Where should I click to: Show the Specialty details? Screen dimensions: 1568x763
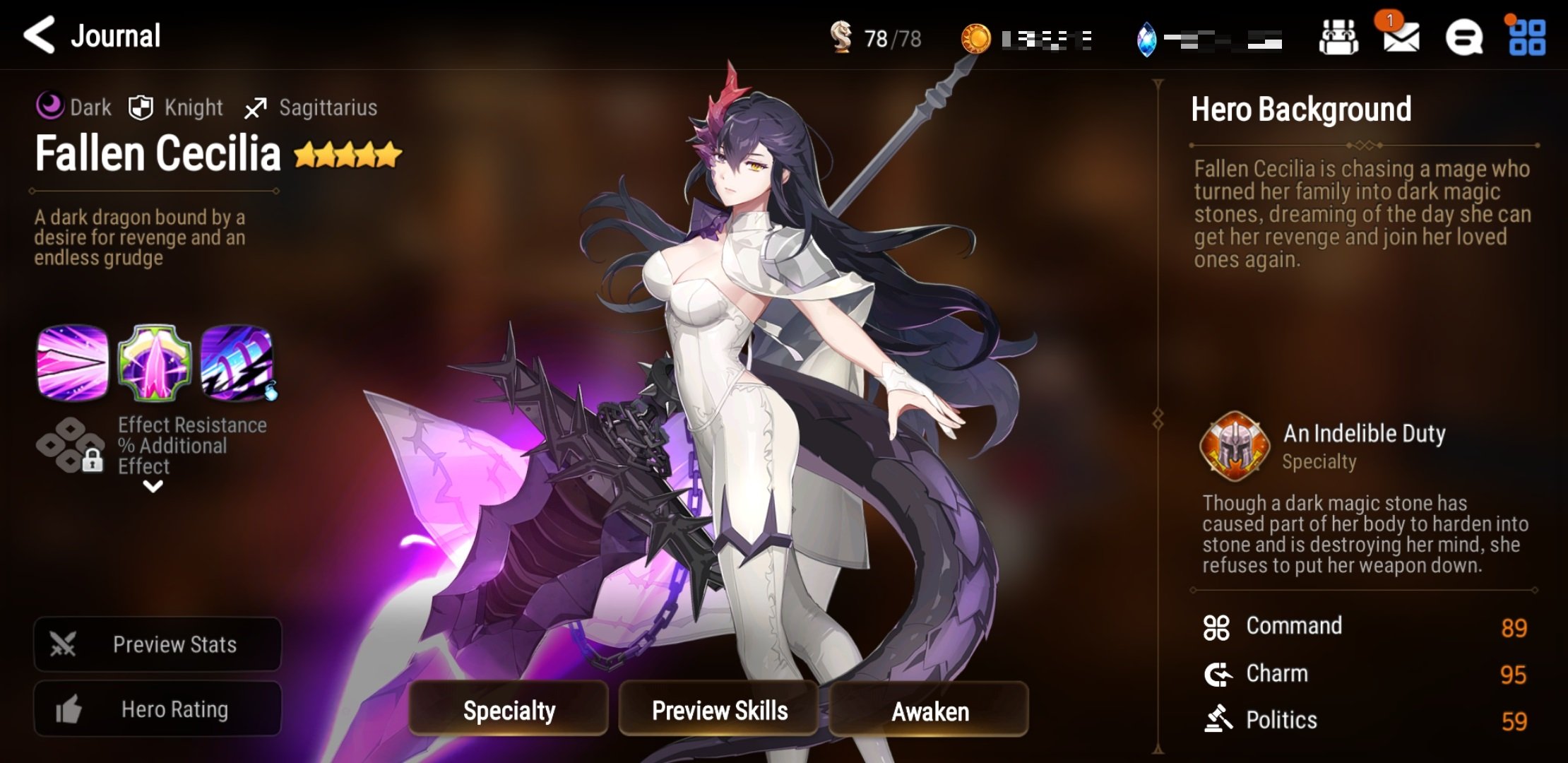(x=509, y=710)
